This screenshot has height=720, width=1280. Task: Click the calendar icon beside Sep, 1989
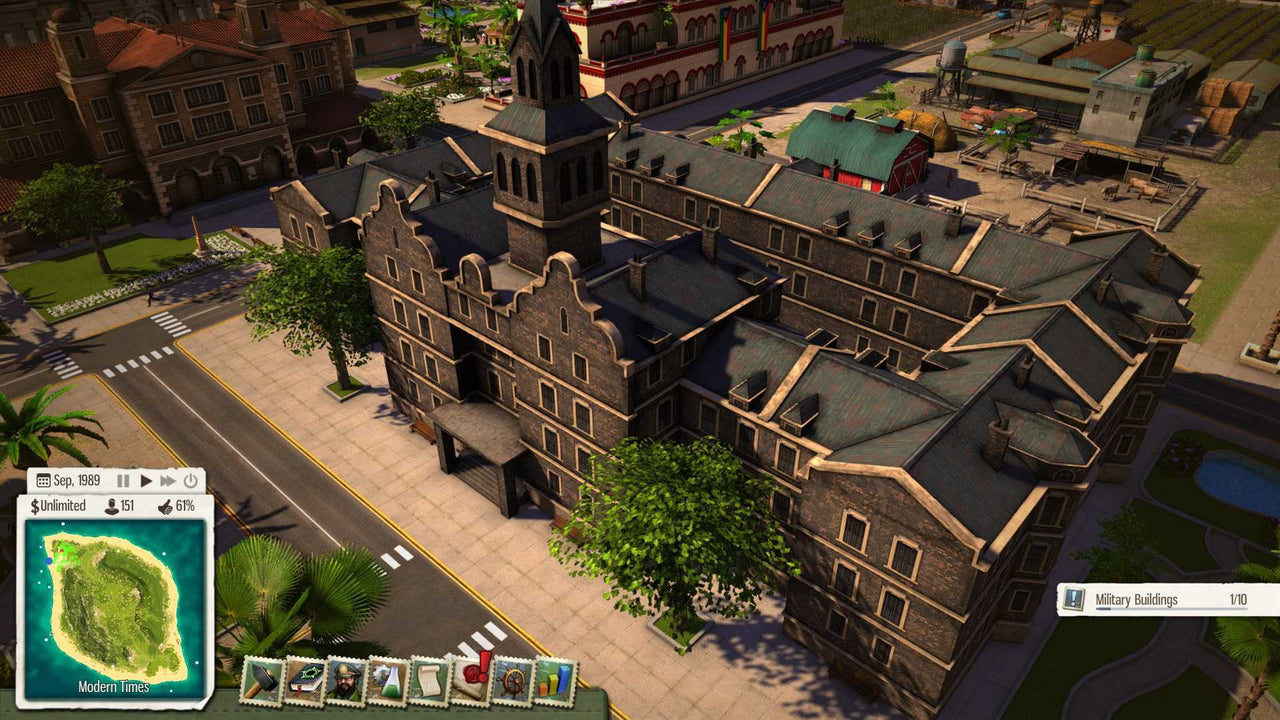(43, 481)
